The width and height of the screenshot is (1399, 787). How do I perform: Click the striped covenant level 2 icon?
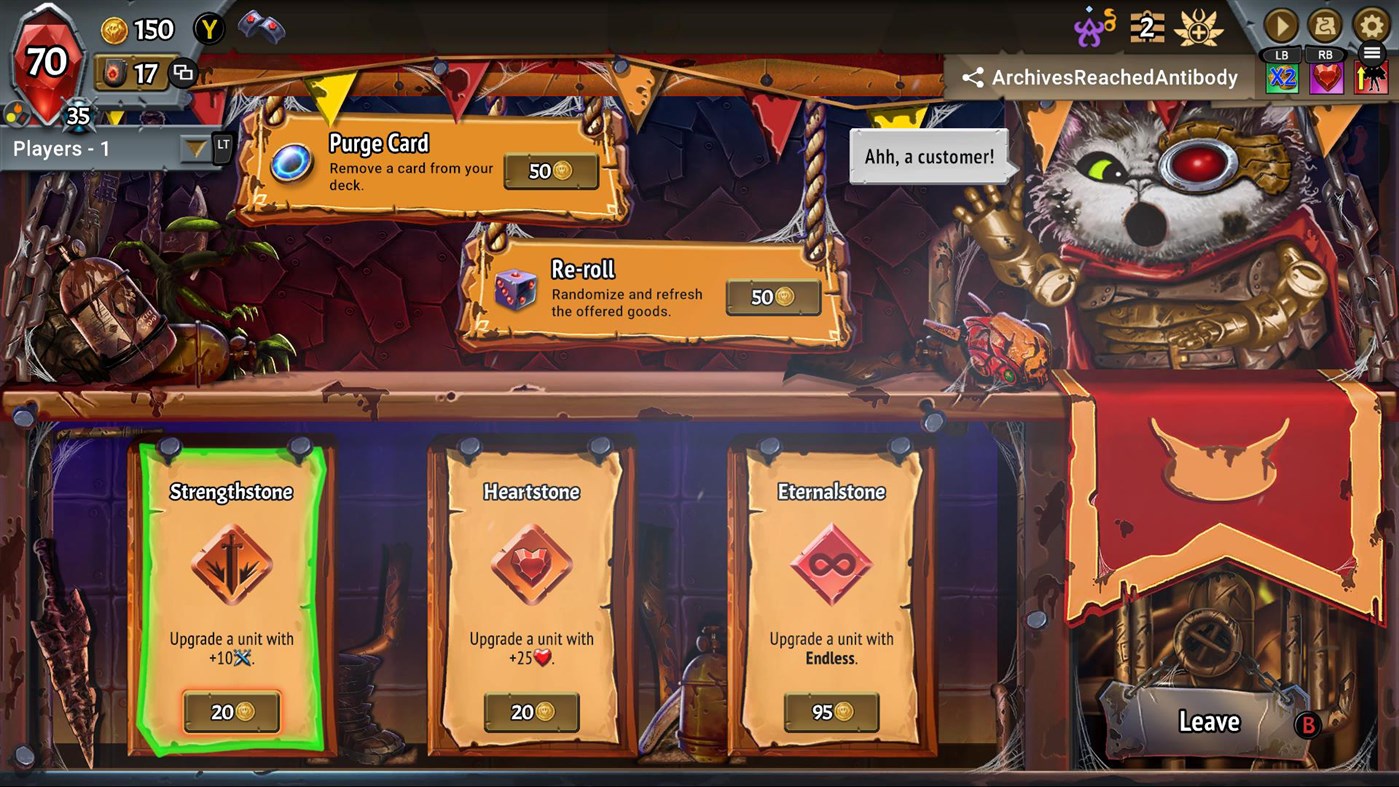pos(1147,27)
